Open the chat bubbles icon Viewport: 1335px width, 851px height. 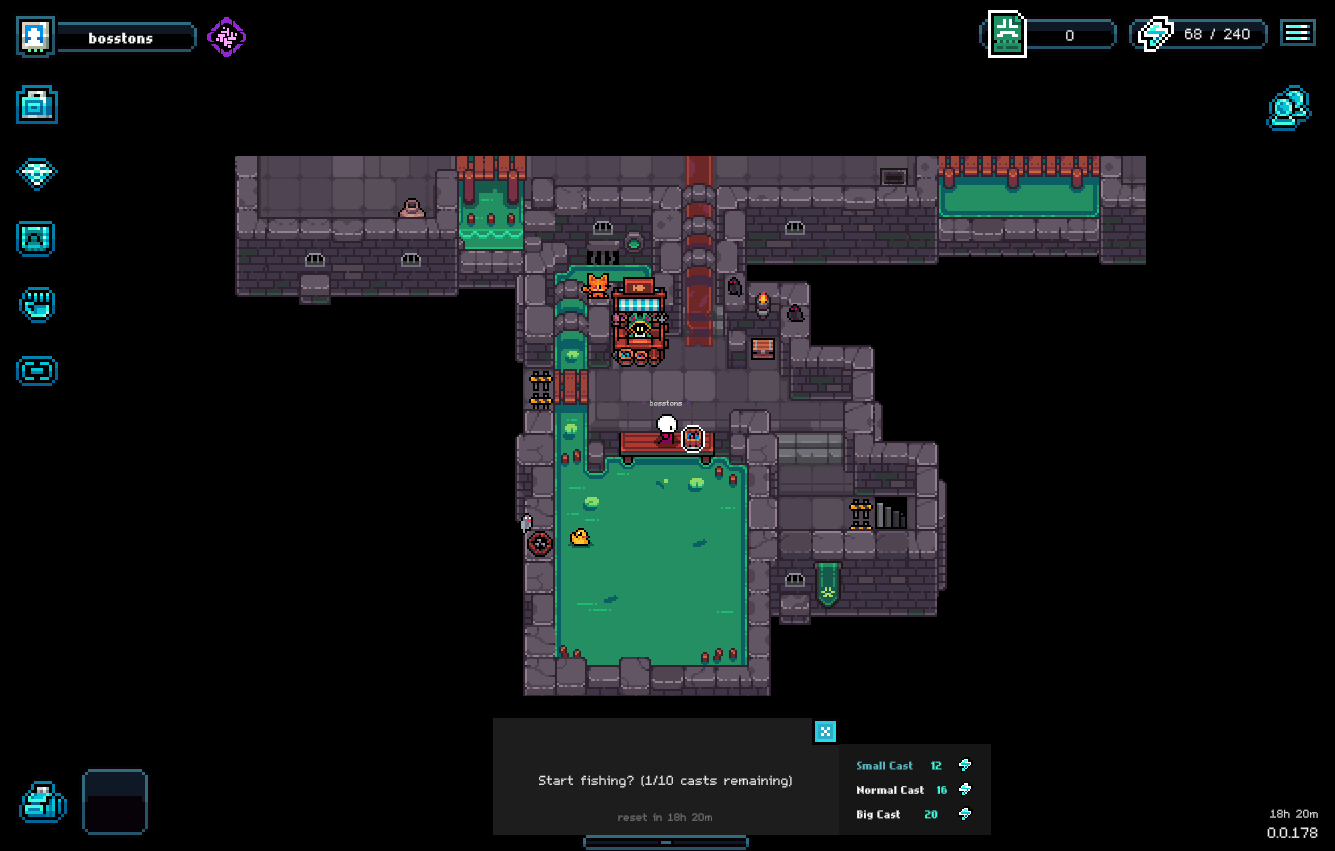pyautogui.click(x=1288, y=108)
